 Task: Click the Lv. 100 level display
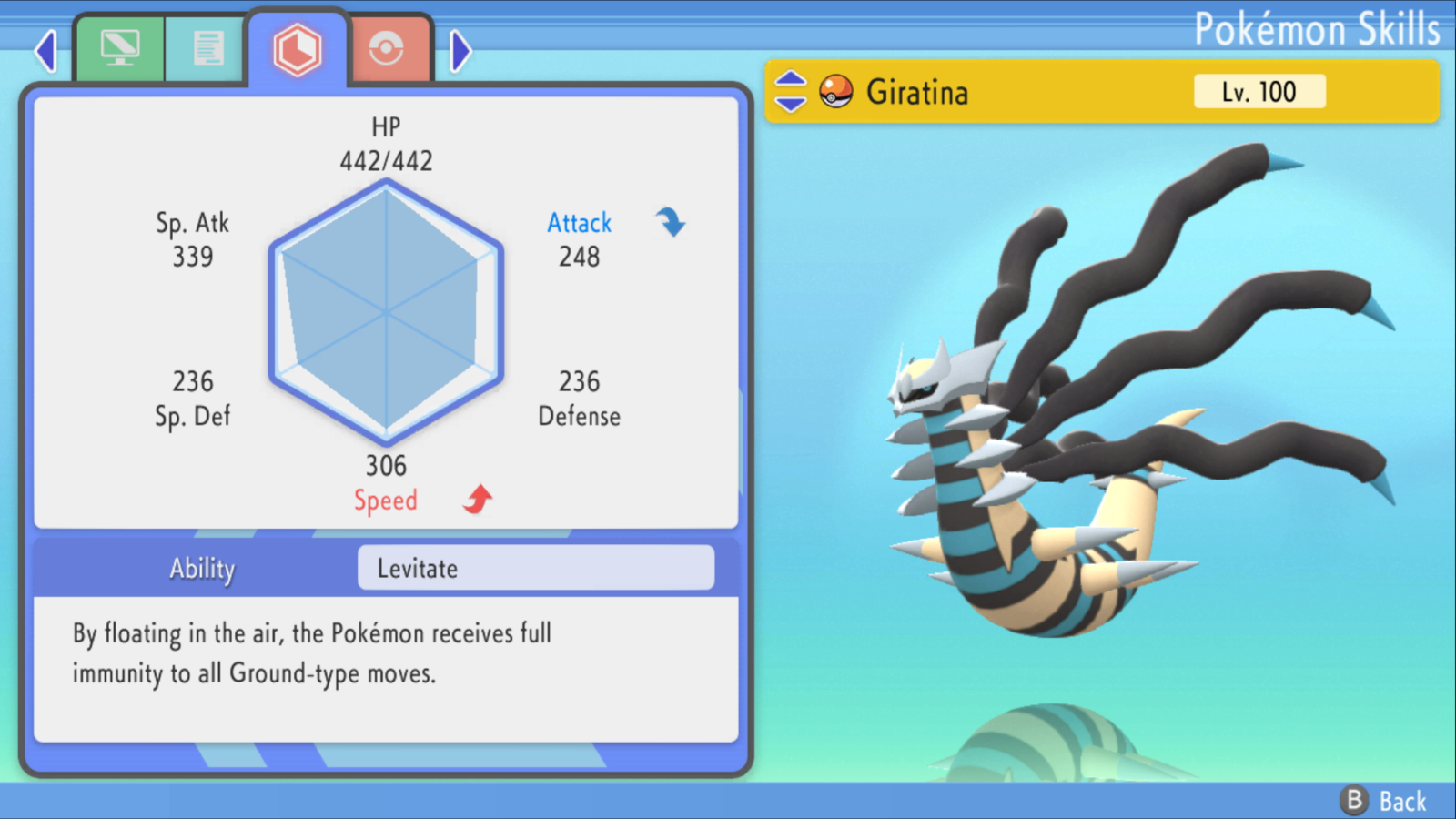click(1259, 91)
